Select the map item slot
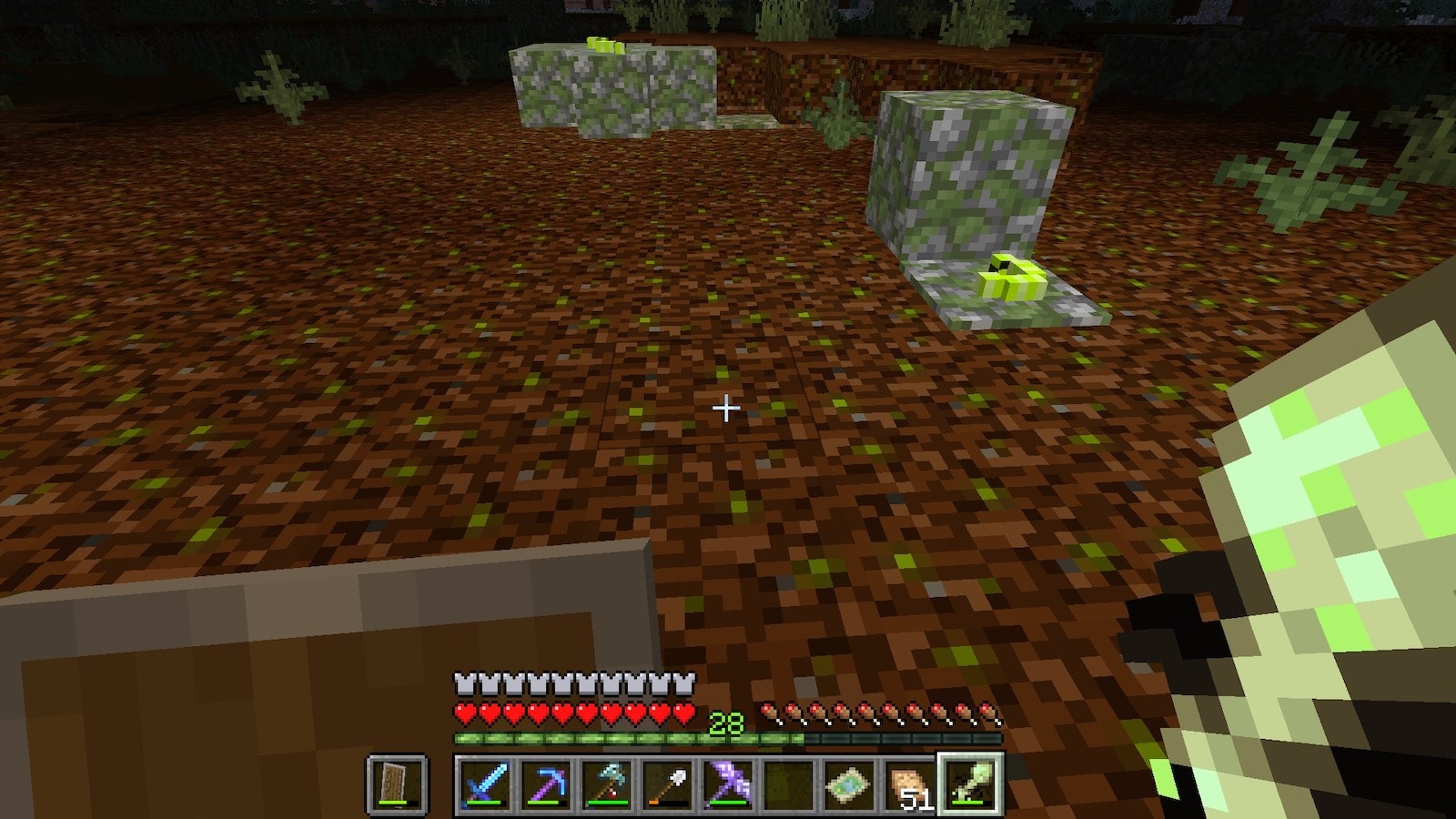Viewport: 1456px width, 819px height. coord(849,784)
